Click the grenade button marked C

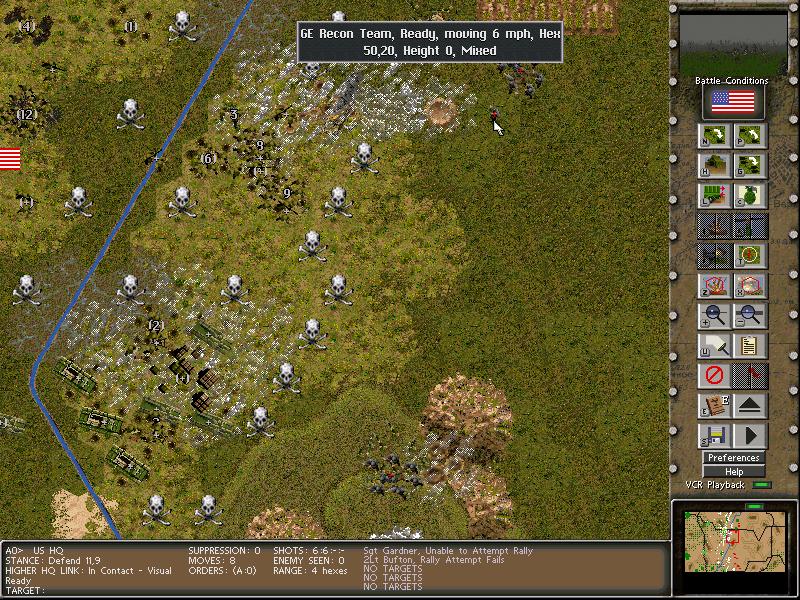tap(750, 196)
